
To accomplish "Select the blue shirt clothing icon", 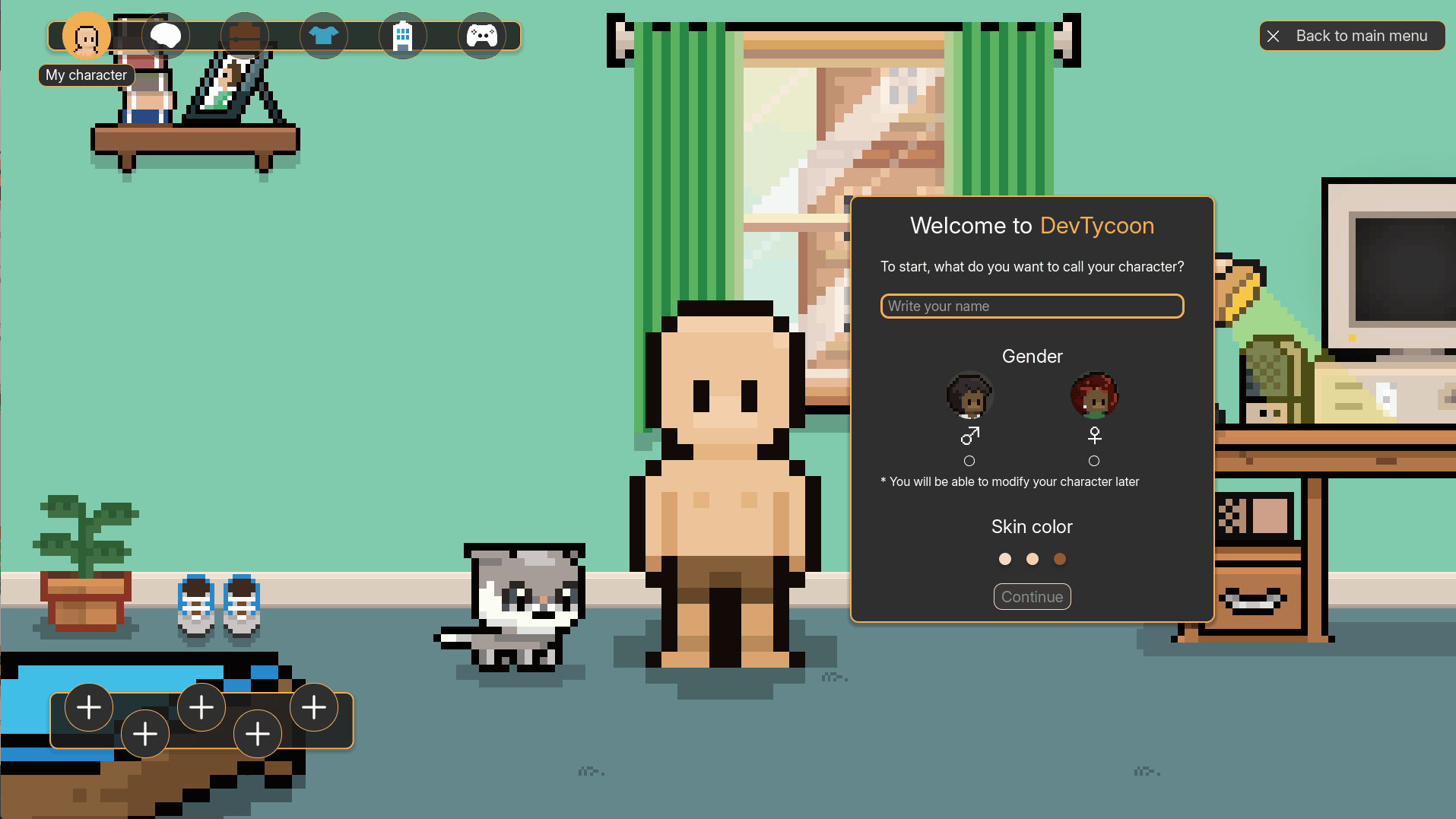I will (x=325, y=35).
